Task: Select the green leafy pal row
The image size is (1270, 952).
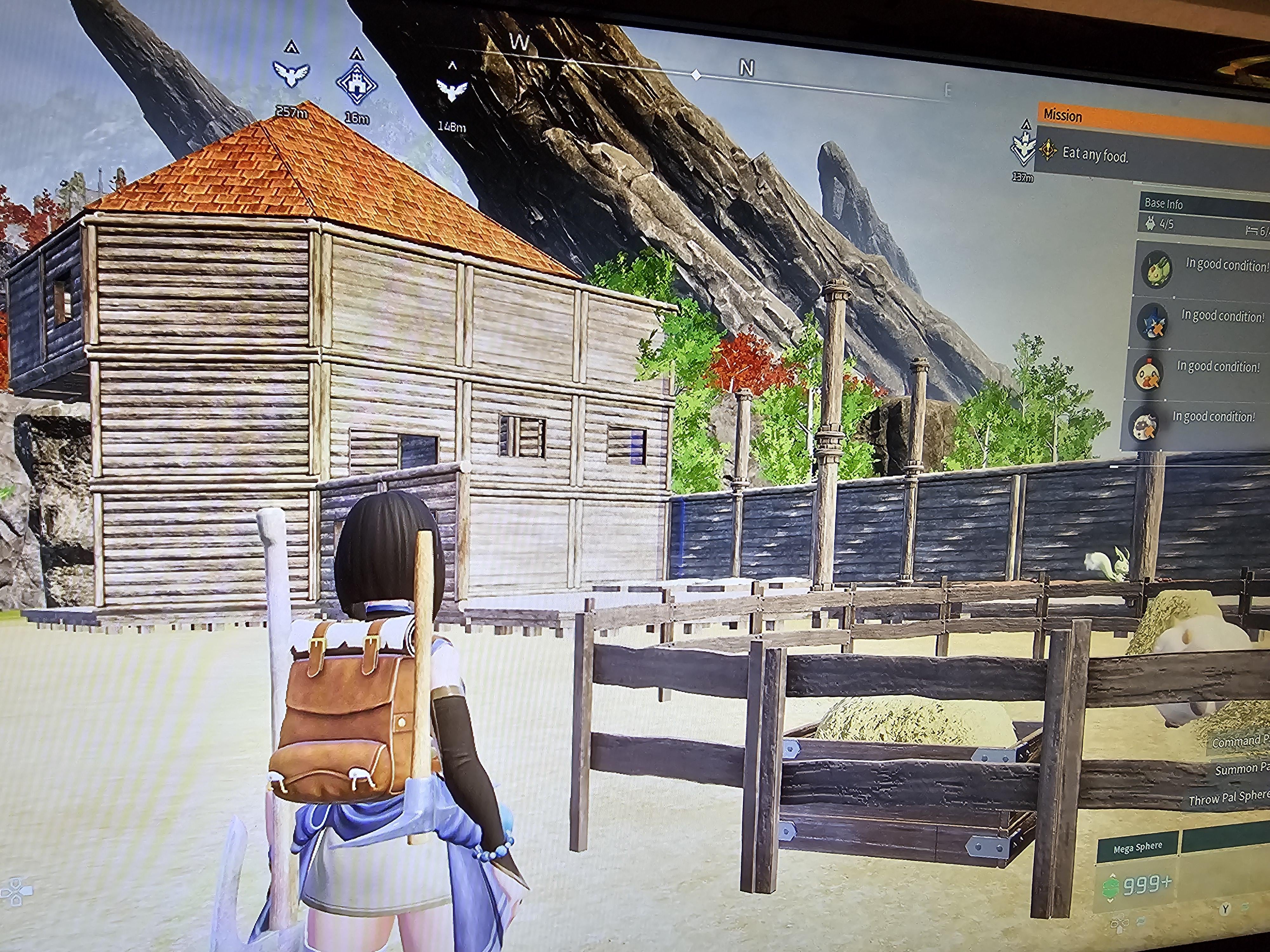Action: [1203, 268]
